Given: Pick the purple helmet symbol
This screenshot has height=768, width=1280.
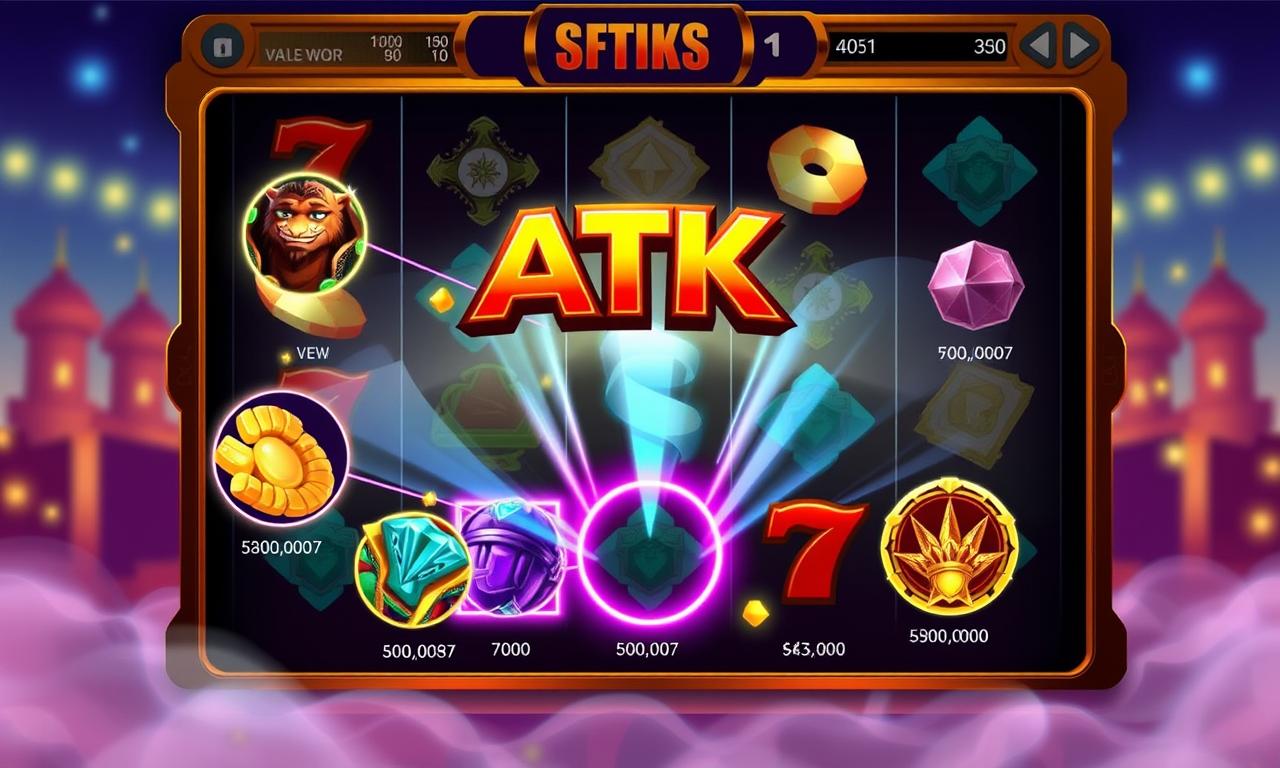Looking at the screenshot, I should [x=510, y=556].
